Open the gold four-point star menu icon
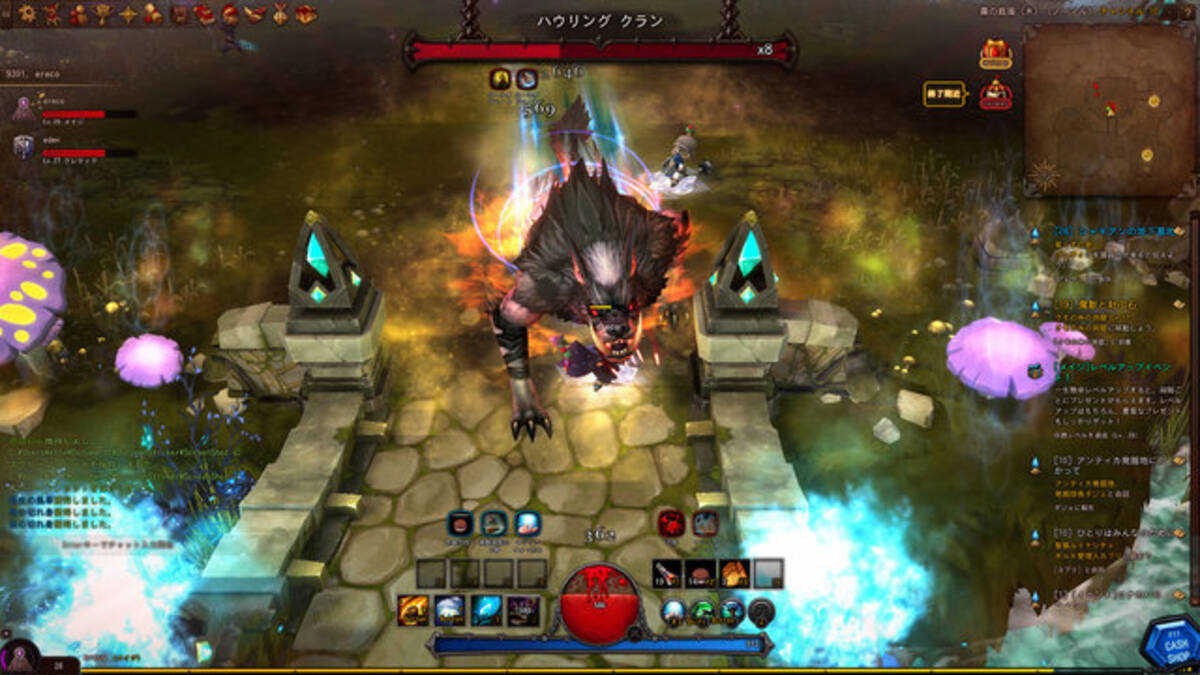This screenshot has height=675, width=1200. click(128, 14)
